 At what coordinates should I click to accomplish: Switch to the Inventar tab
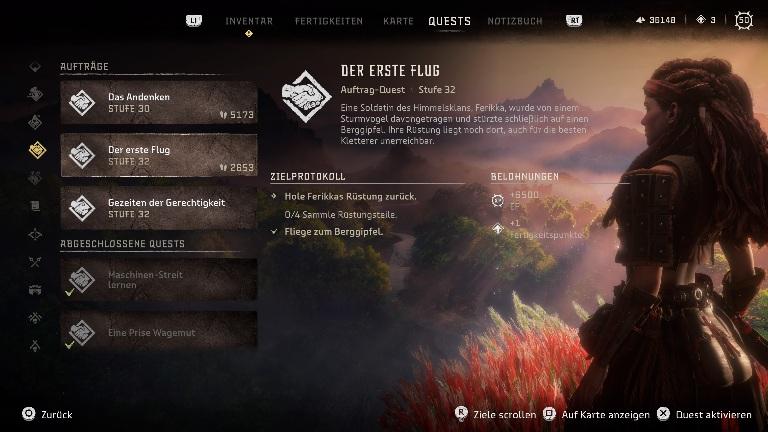tap(249, 21)
